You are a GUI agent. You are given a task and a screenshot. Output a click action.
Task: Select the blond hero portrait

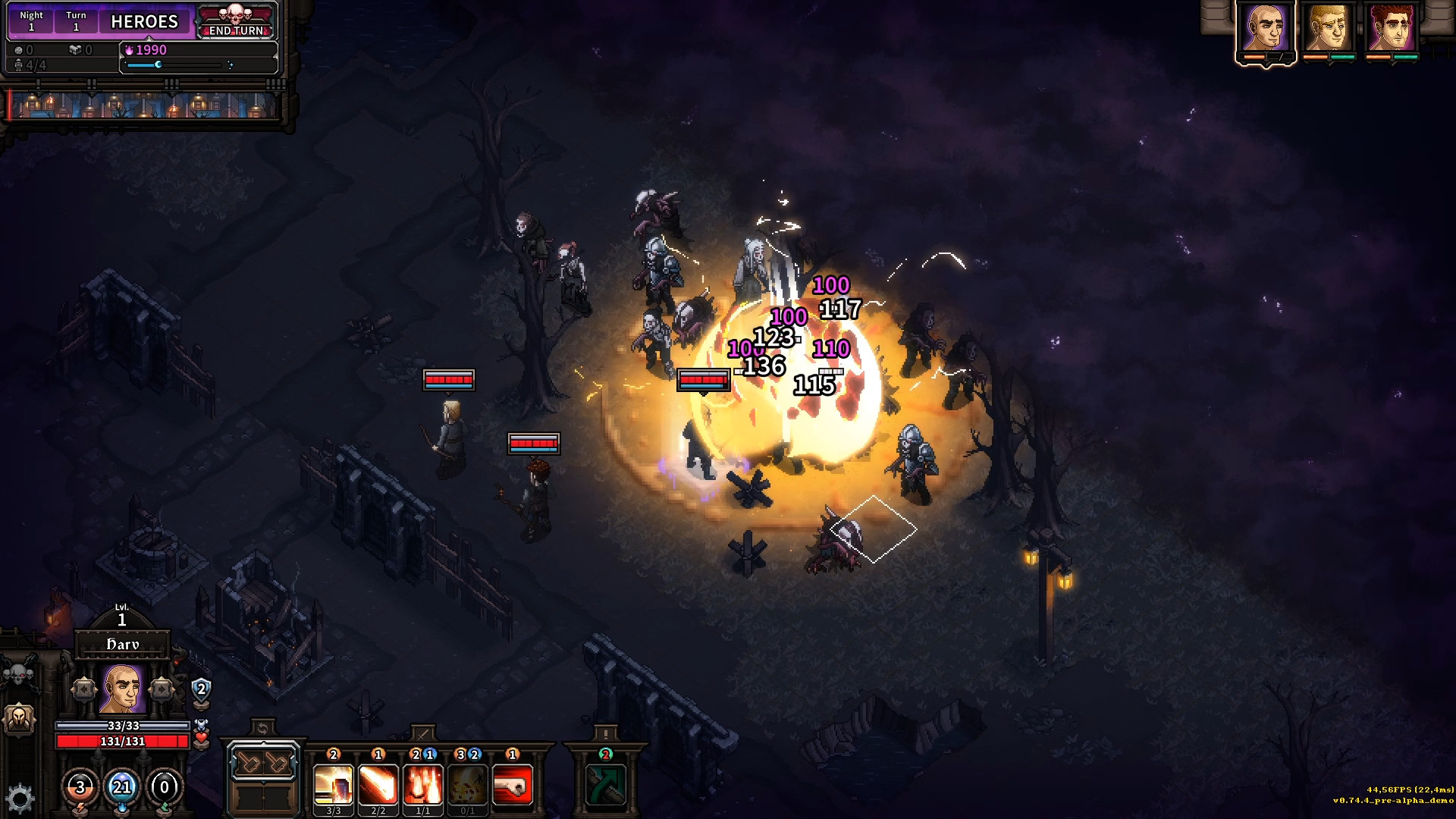[x=1329, y=29]
